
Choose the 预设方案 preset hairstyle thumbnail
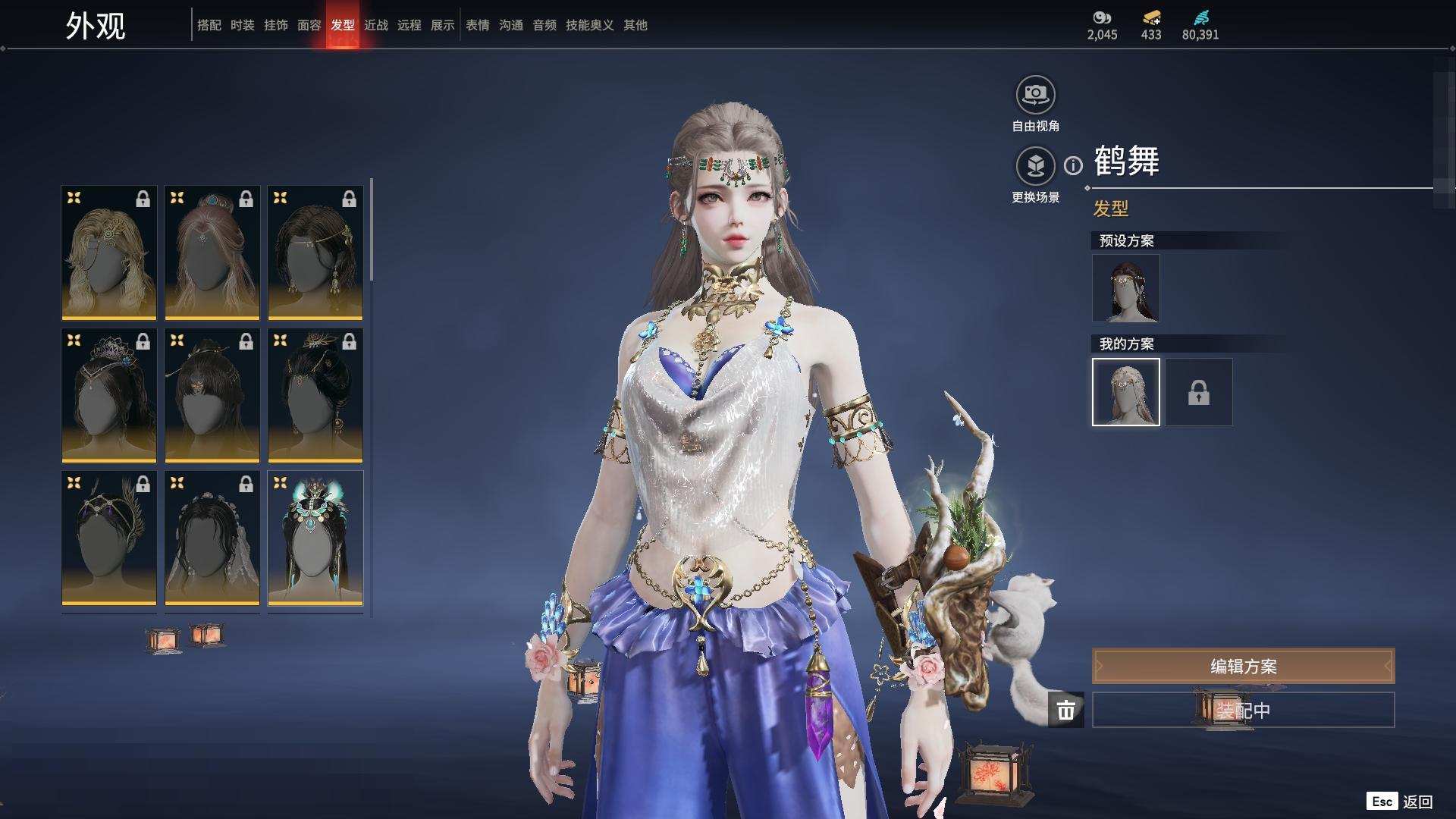[x=1125, y=288]
